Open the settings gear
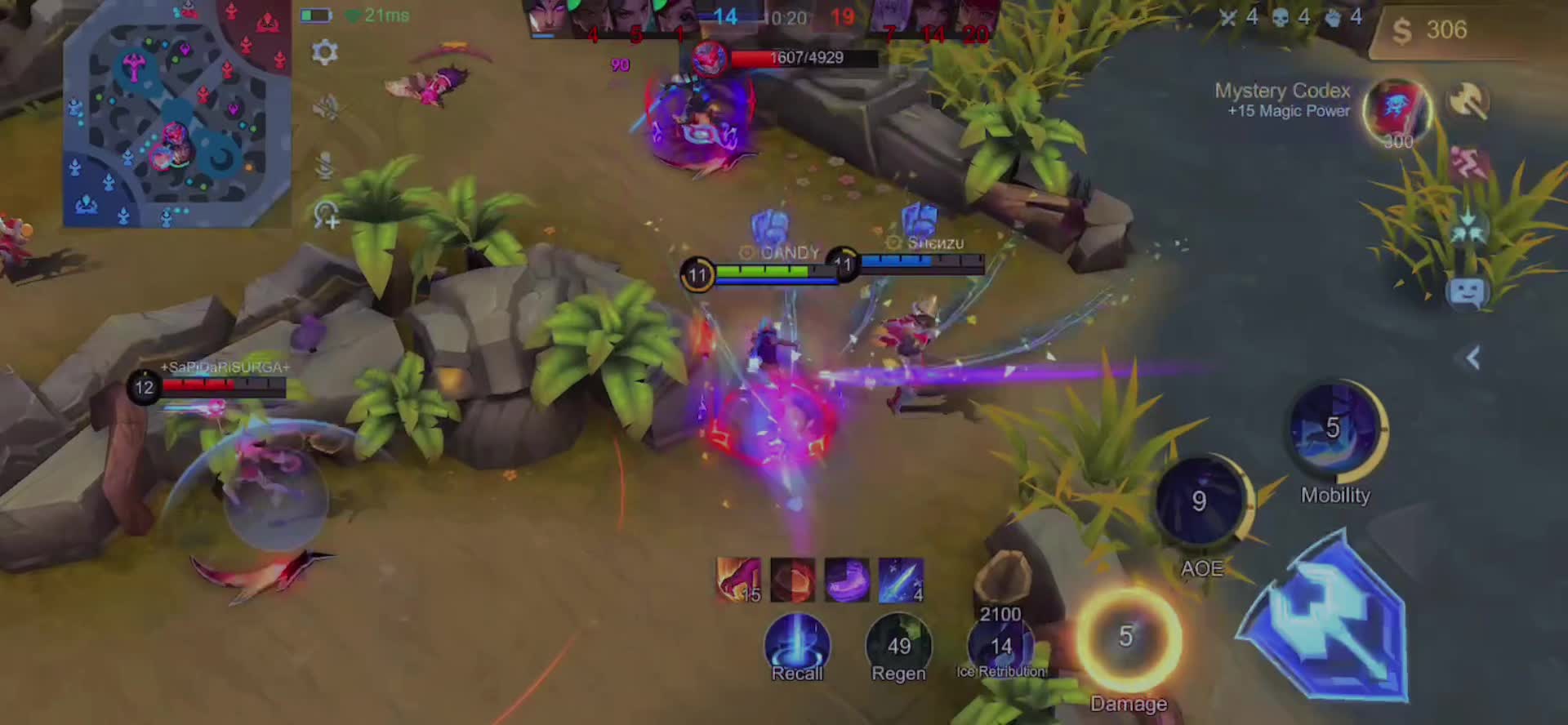 [325, 52]
